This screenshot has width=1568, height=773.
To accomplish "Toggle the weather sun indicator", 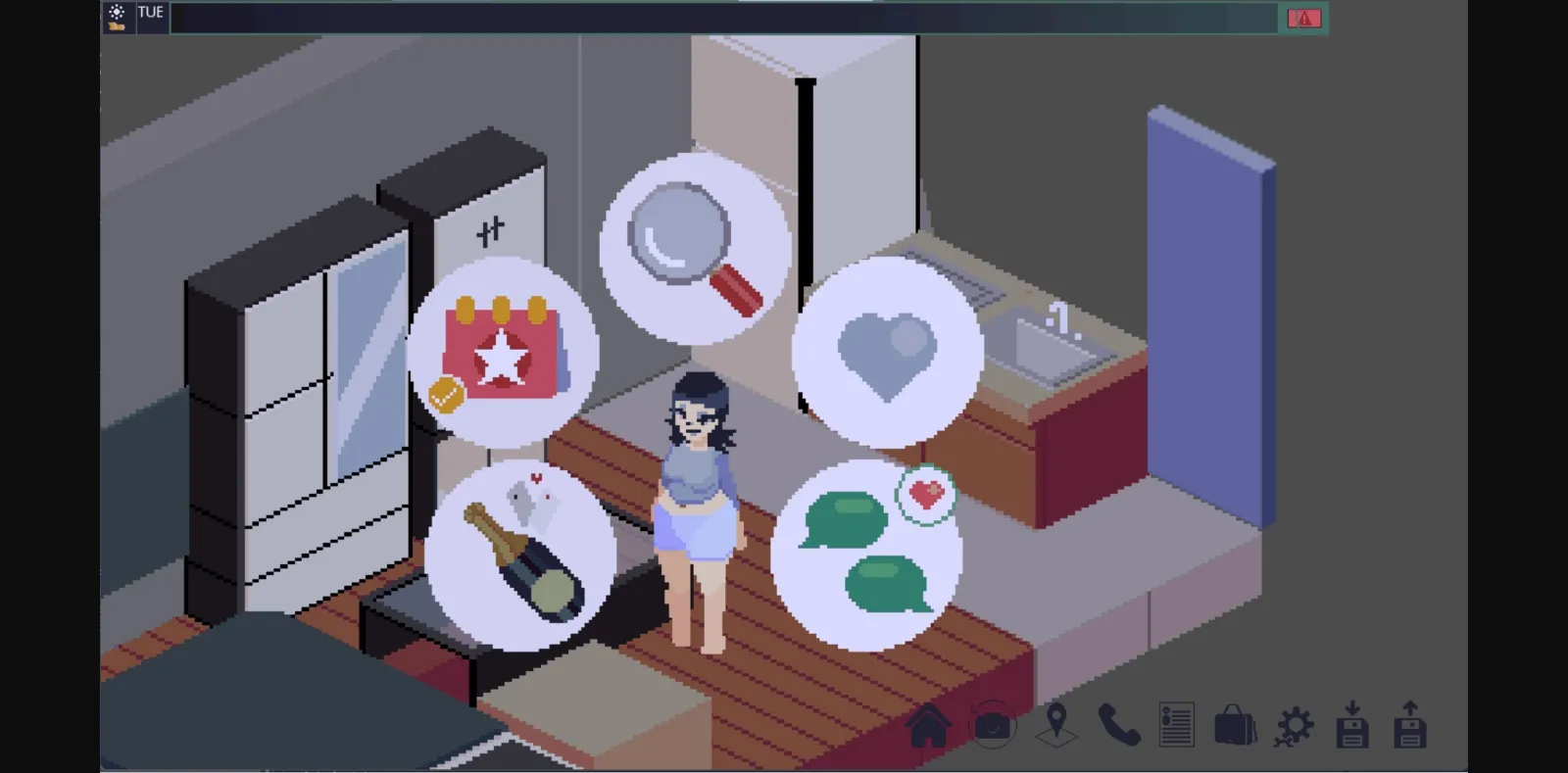I will point(117,16).
